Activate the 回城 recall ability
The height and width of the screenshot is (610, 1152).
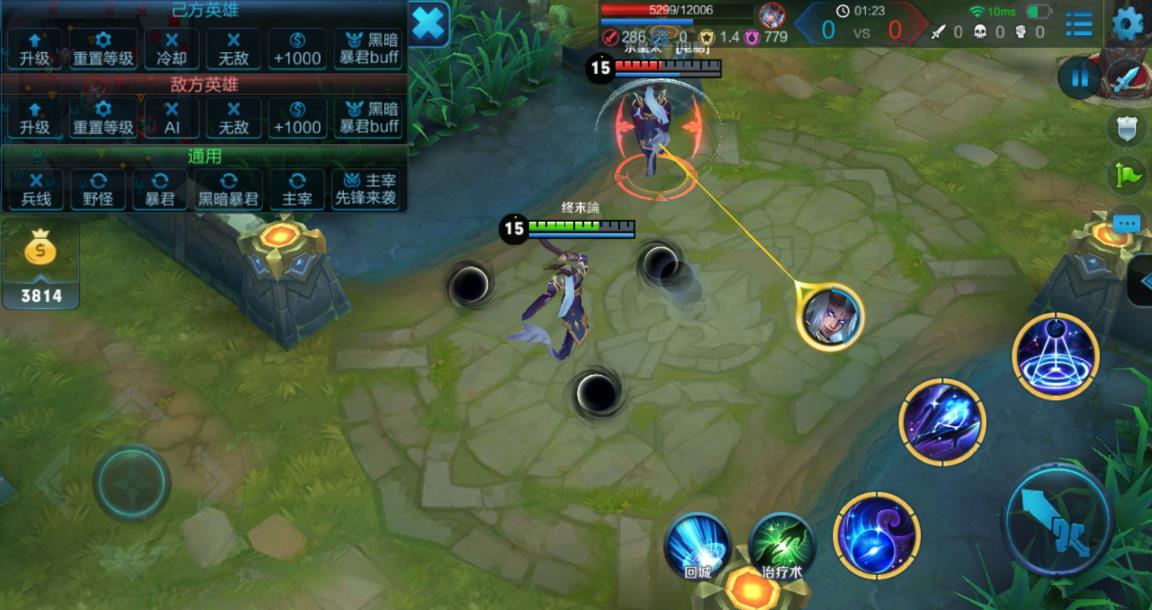(697, 547)
